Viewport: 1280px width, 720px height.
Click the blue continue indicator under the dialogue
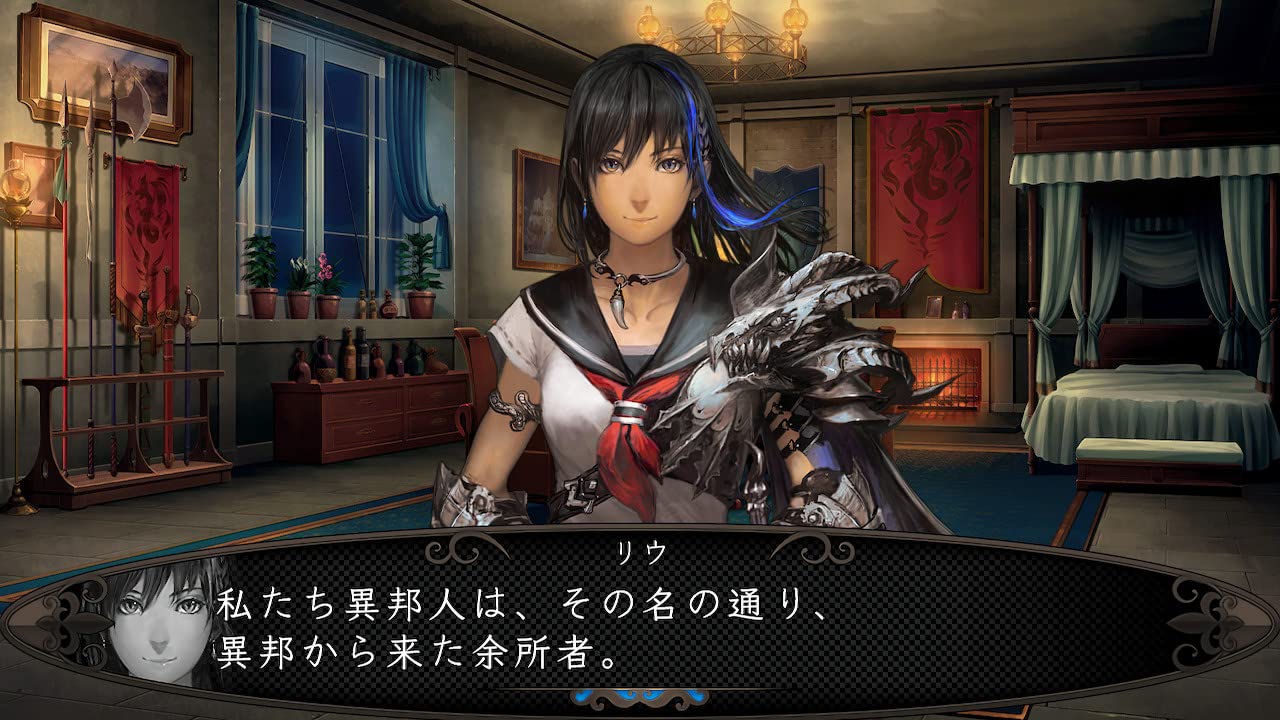click(x=640, y=696)
